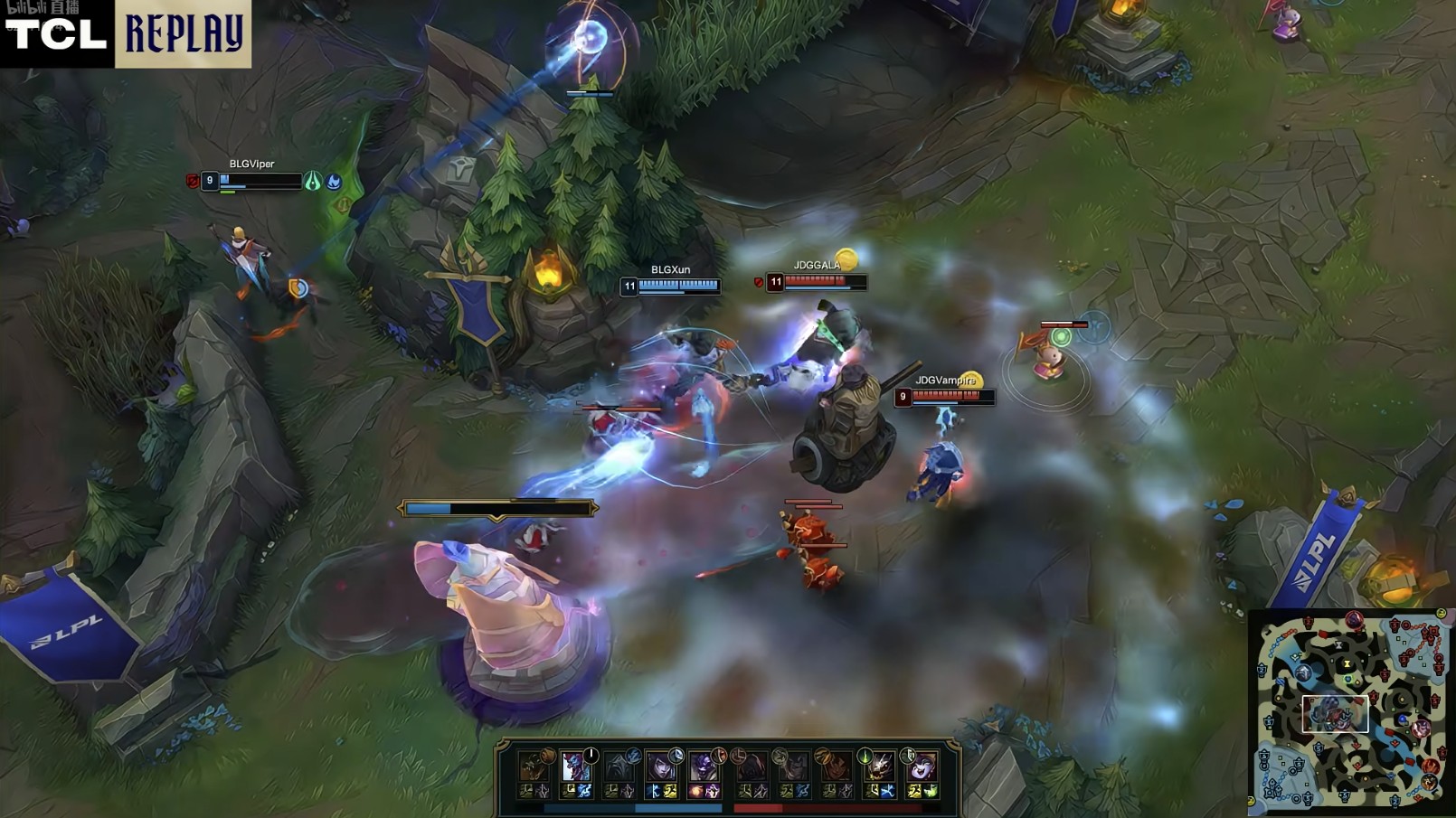Click the REPLAY banner on the broadcast overlay
1456x818 pixels.
[x=184, y=34]
